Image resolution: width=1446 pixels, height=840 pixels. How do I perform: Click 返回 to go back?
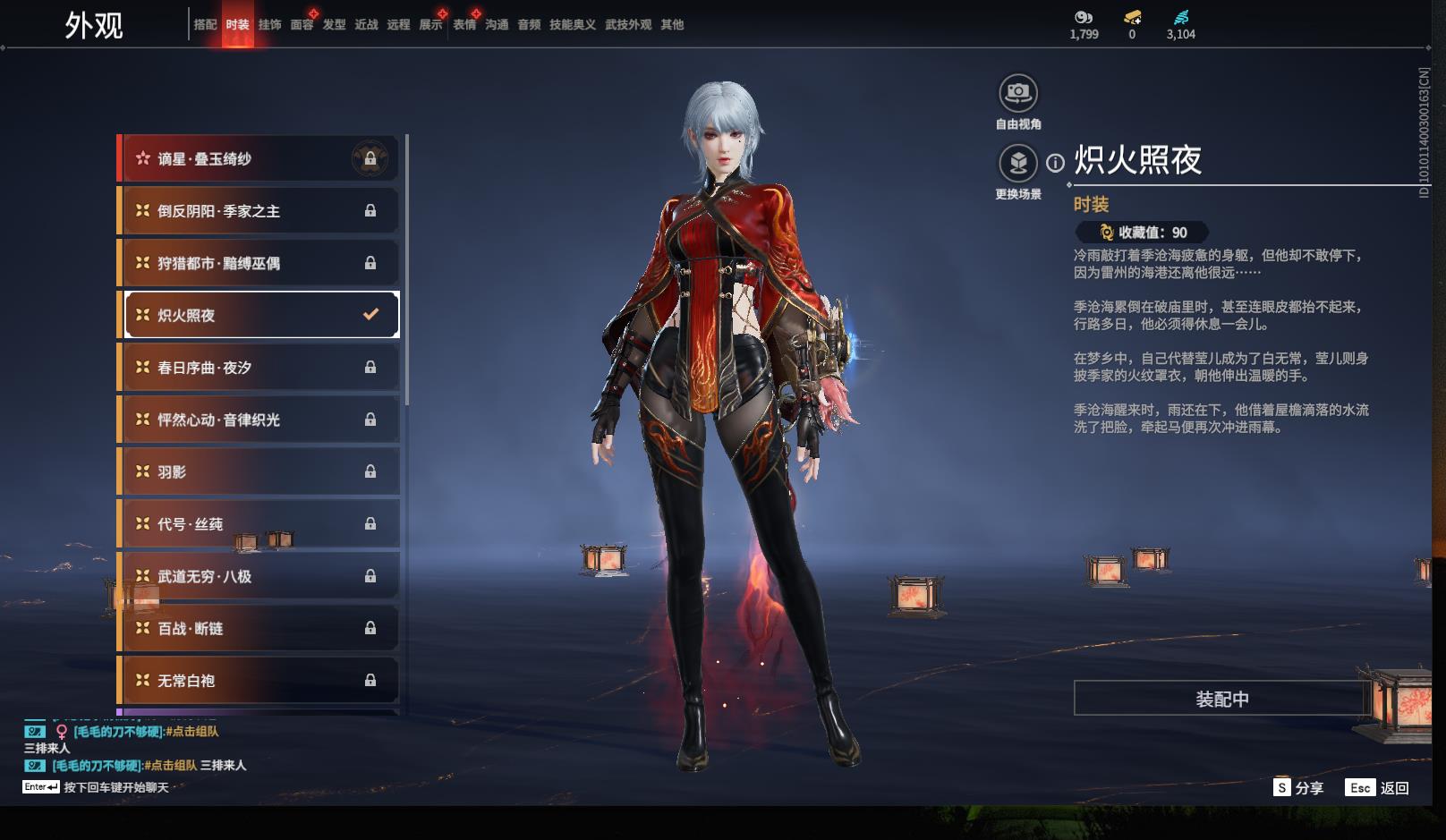pos(1379,788)
